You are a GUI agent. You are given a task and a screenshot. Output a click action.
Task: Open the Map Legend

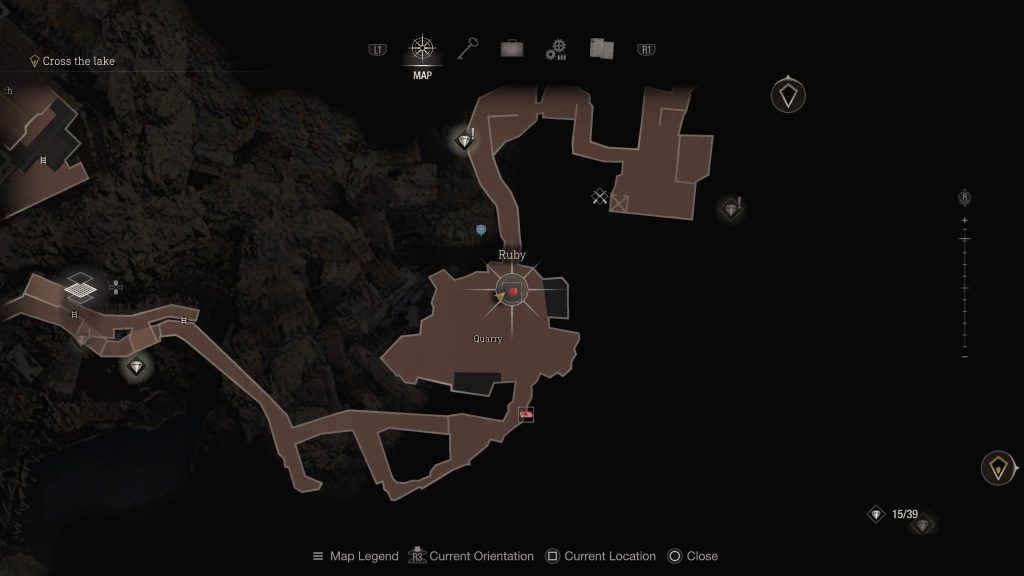click(x=356, y=556)
